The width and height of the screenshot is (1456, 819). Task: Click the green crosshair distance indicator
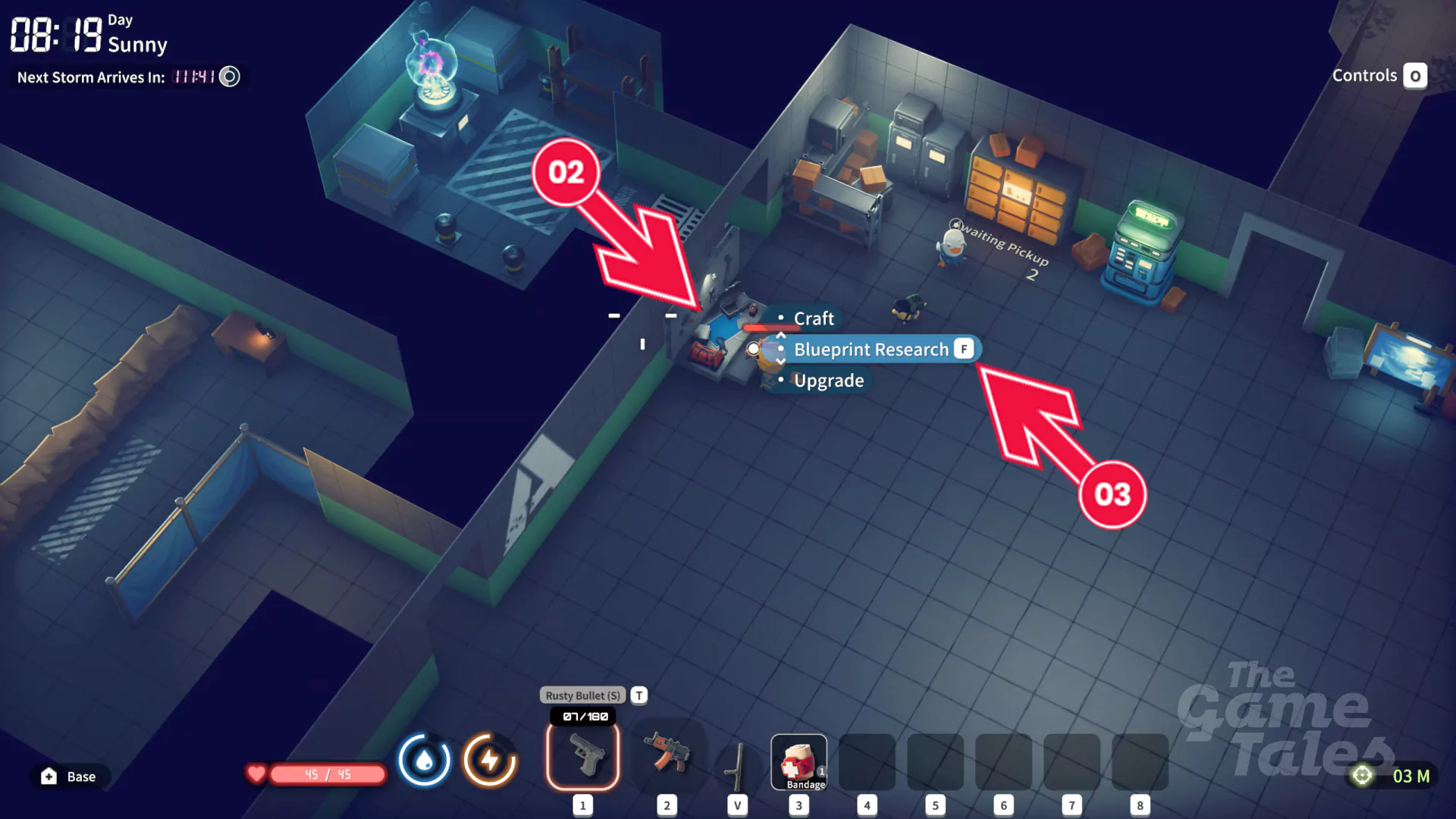1362,776
